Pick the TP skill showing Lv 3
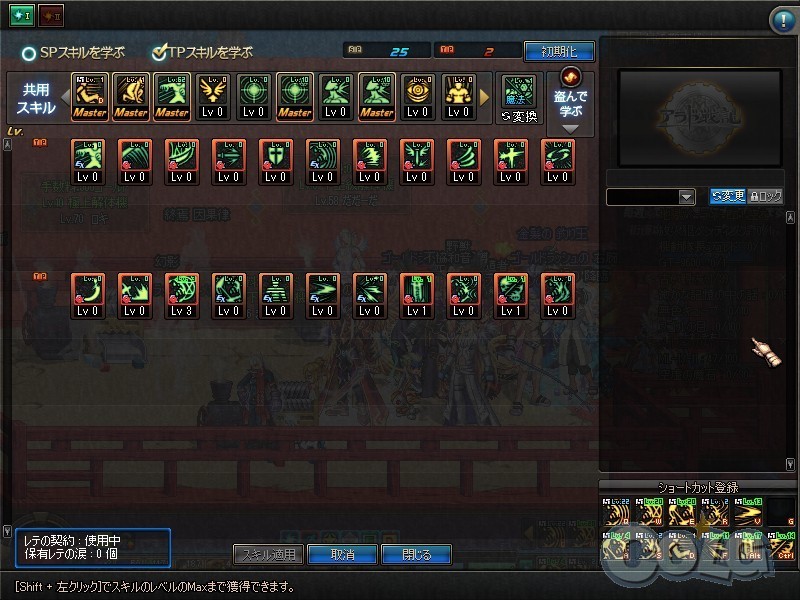The height and width of the screenshot is (600, 800). (x=181, y=295)
